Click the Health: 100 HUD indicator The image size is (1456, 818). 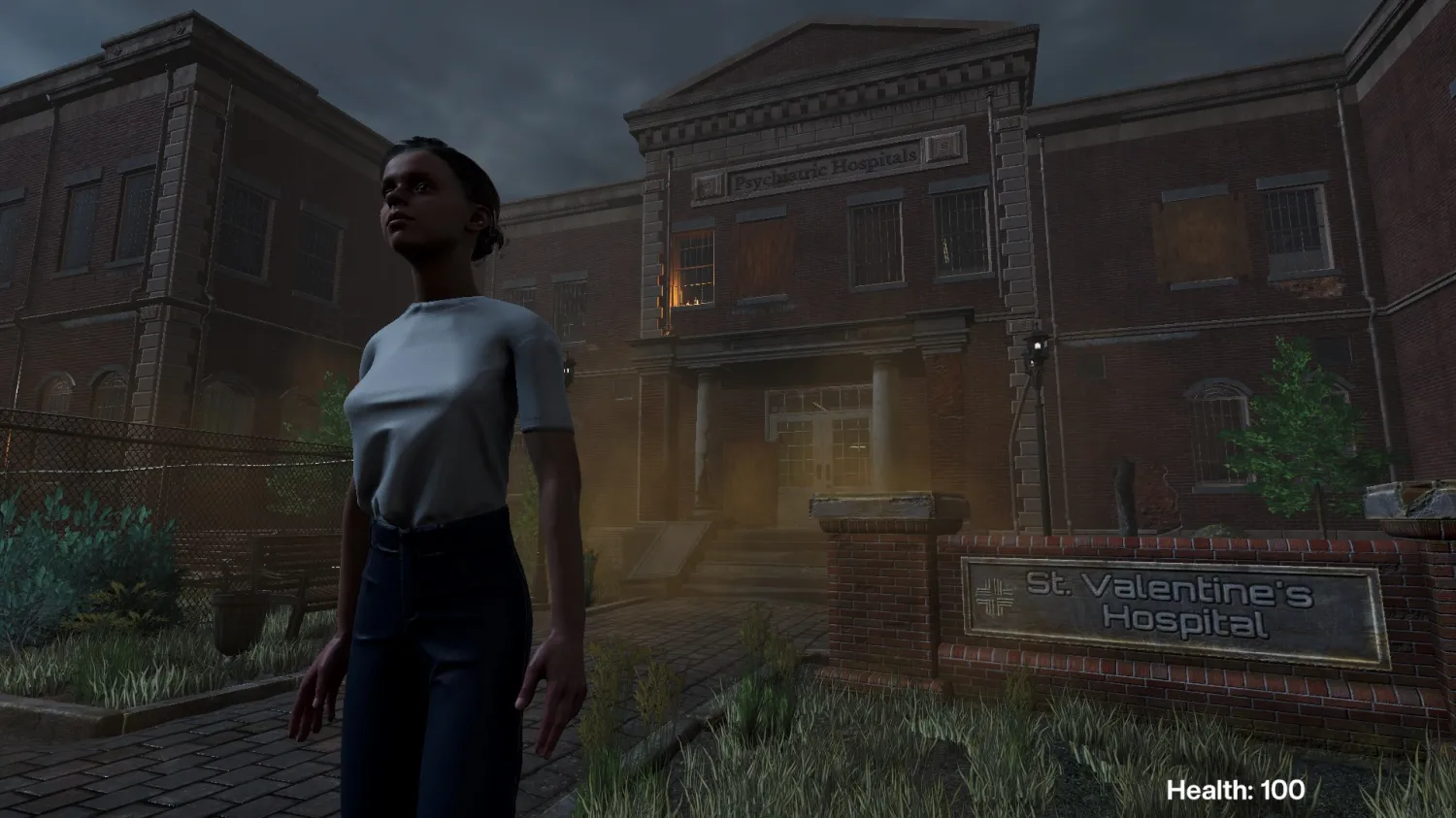click(1235, 789)
